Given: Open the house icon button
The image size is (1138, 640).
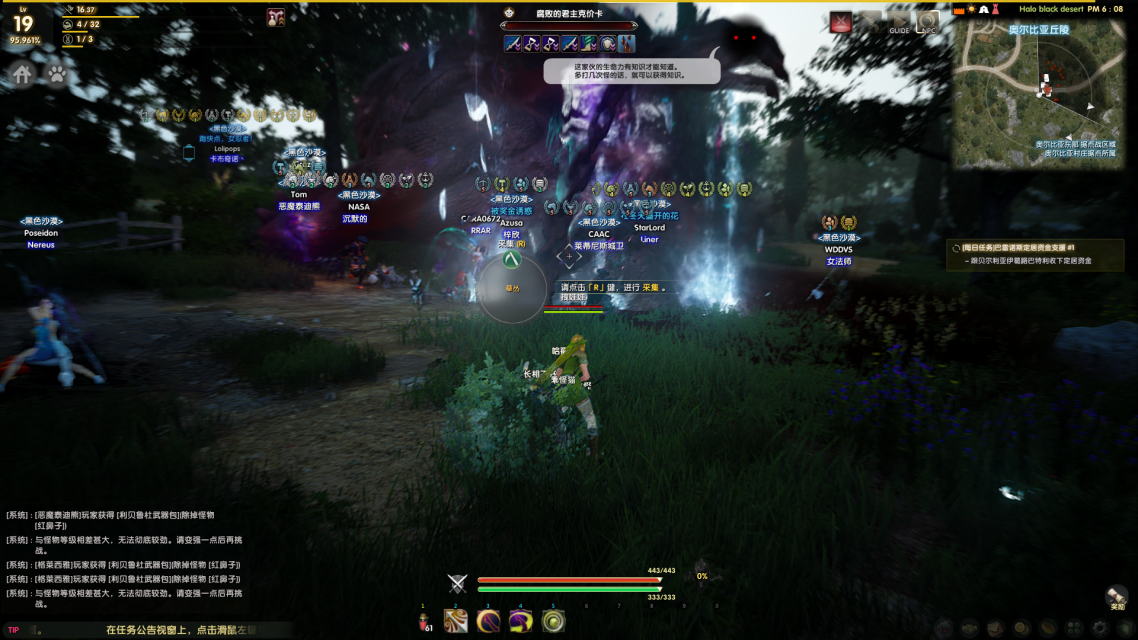Looking at the screenshot, I should point(23,73).
